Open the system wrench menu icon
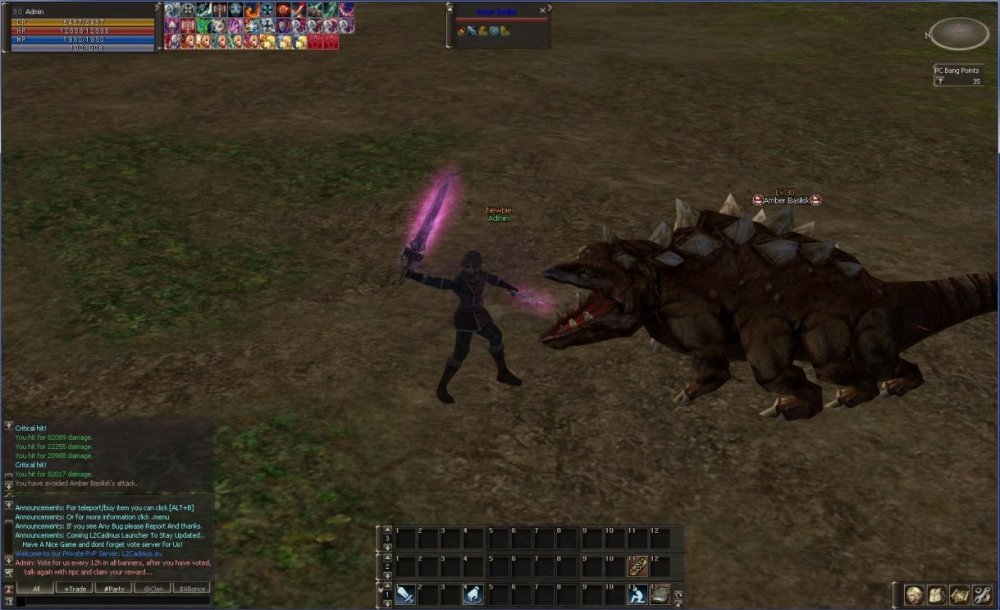 [982, 595]
